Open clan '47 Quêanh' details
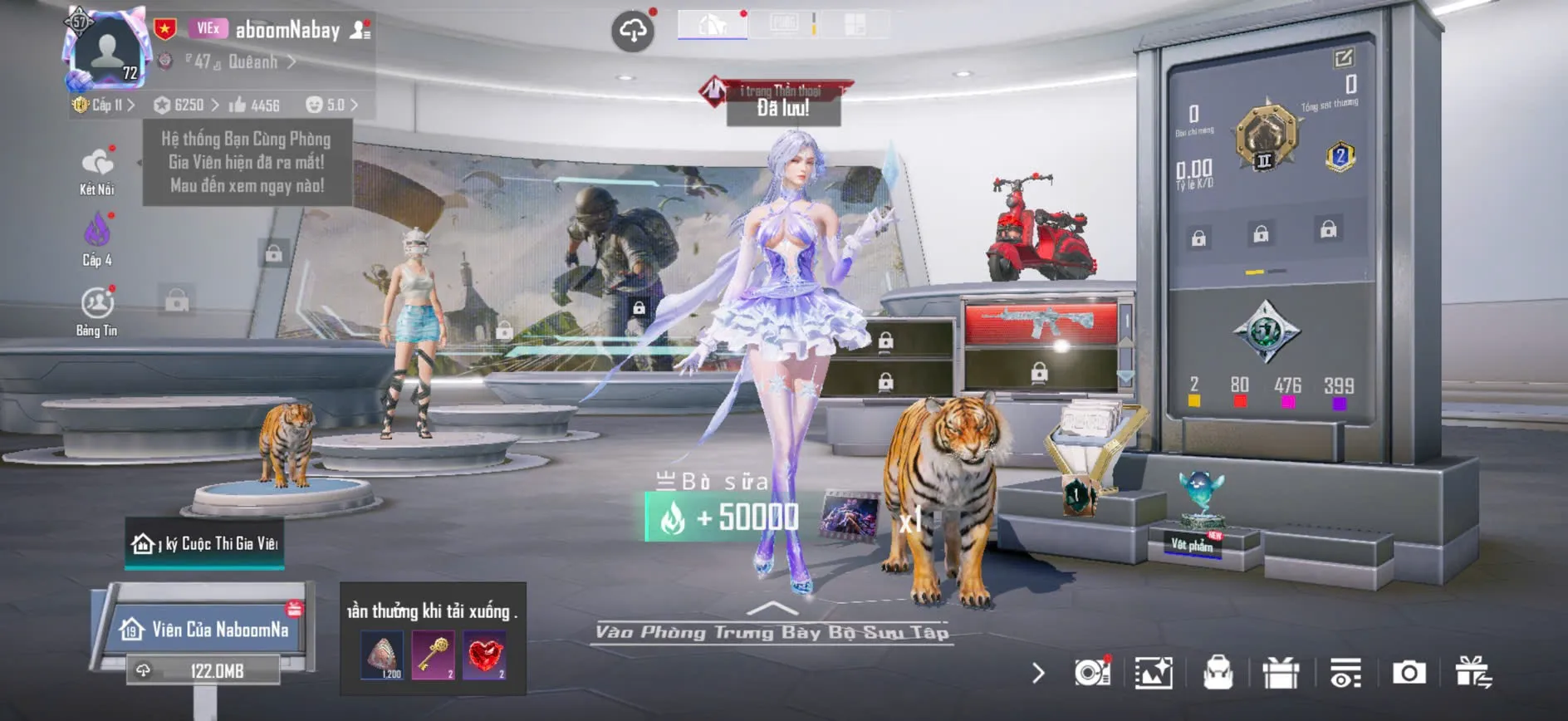 (239, 61)
